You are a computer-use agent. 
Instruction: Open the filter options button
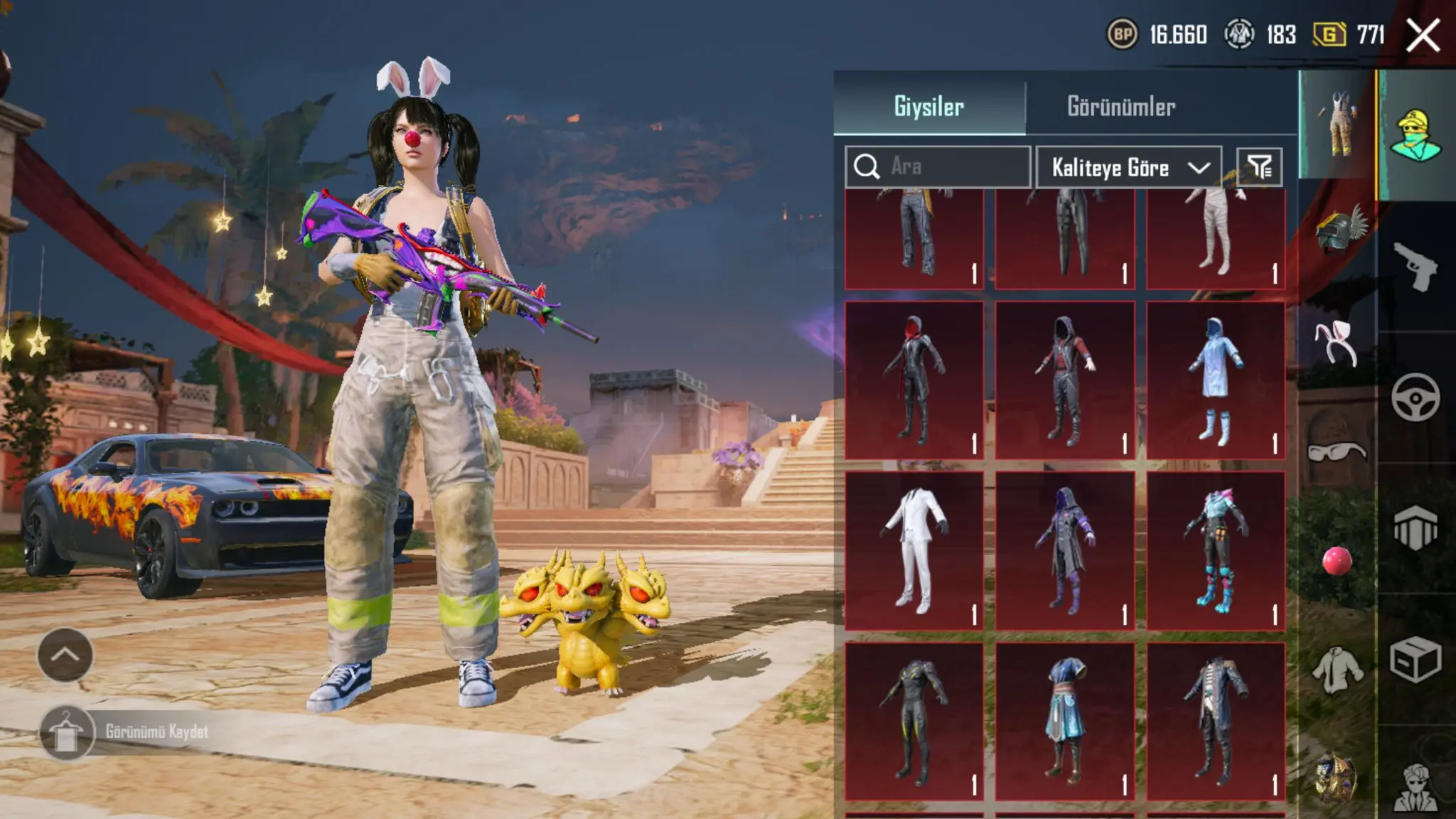[1260, 167]
